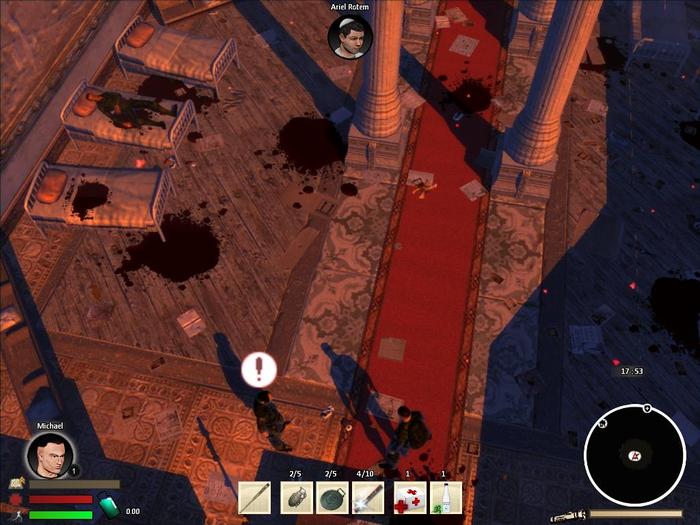Image resolution: width=700 pixels, height=525 pixels.
Task: Choose the hand grenade slot
Action: coord(296,497)
